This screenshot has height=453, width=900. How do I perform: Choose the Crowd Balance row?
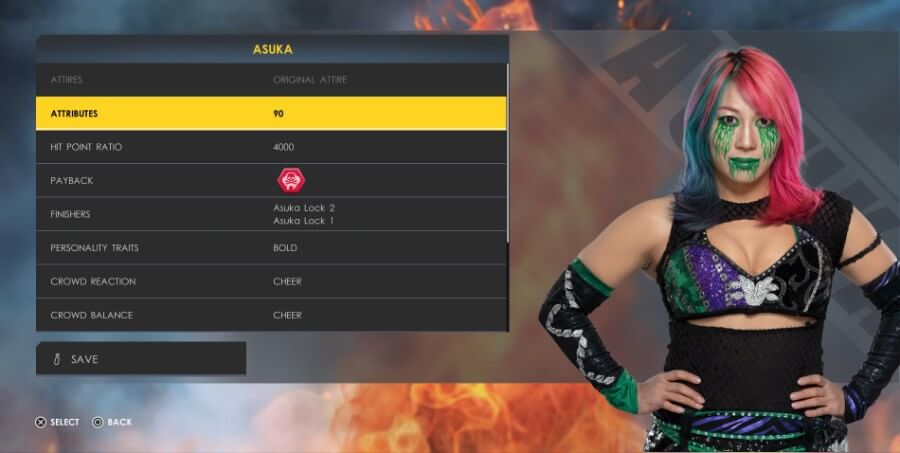[x=270, y=315]
